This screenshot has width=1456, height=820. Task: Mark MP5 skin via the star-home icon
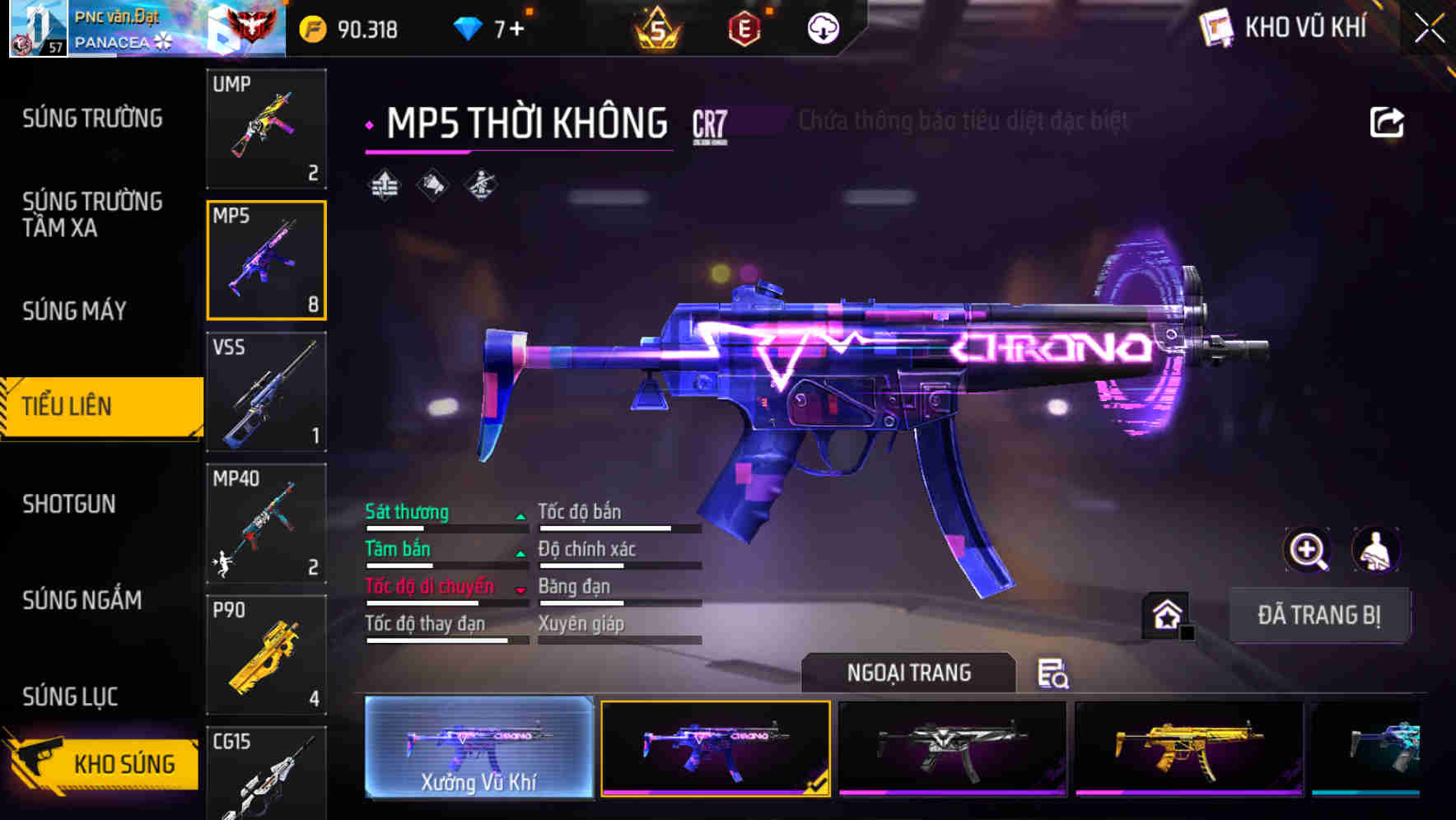(x=1165, y=613)
